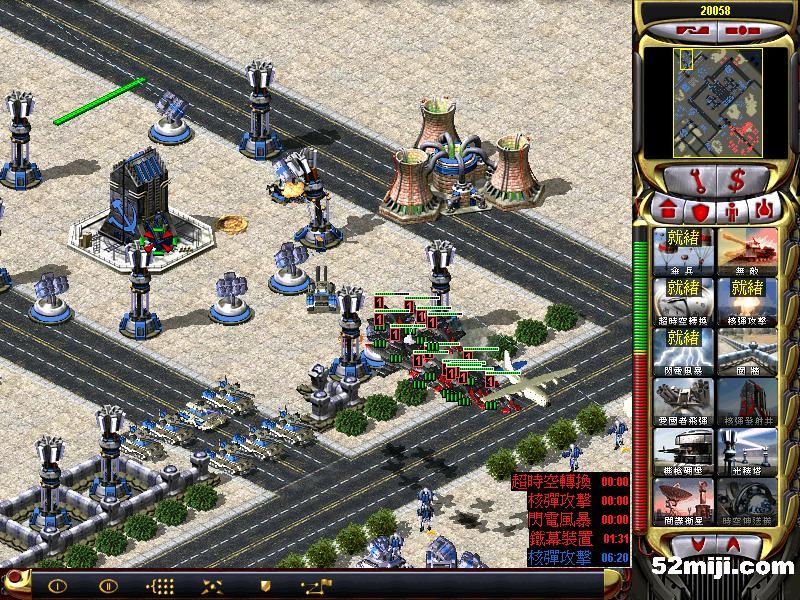Screen dimensions: 800x600
Task: Build the Prism Tower (光稜塔)
Action: click(x=746, y=450)
